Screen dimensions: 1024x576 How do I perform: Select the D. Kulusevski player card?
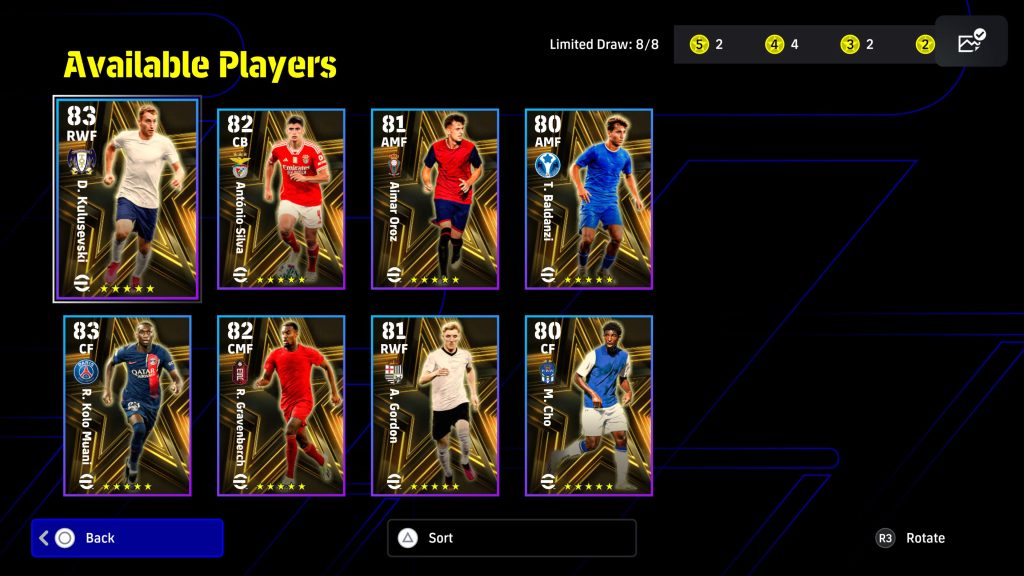point(127,198)
